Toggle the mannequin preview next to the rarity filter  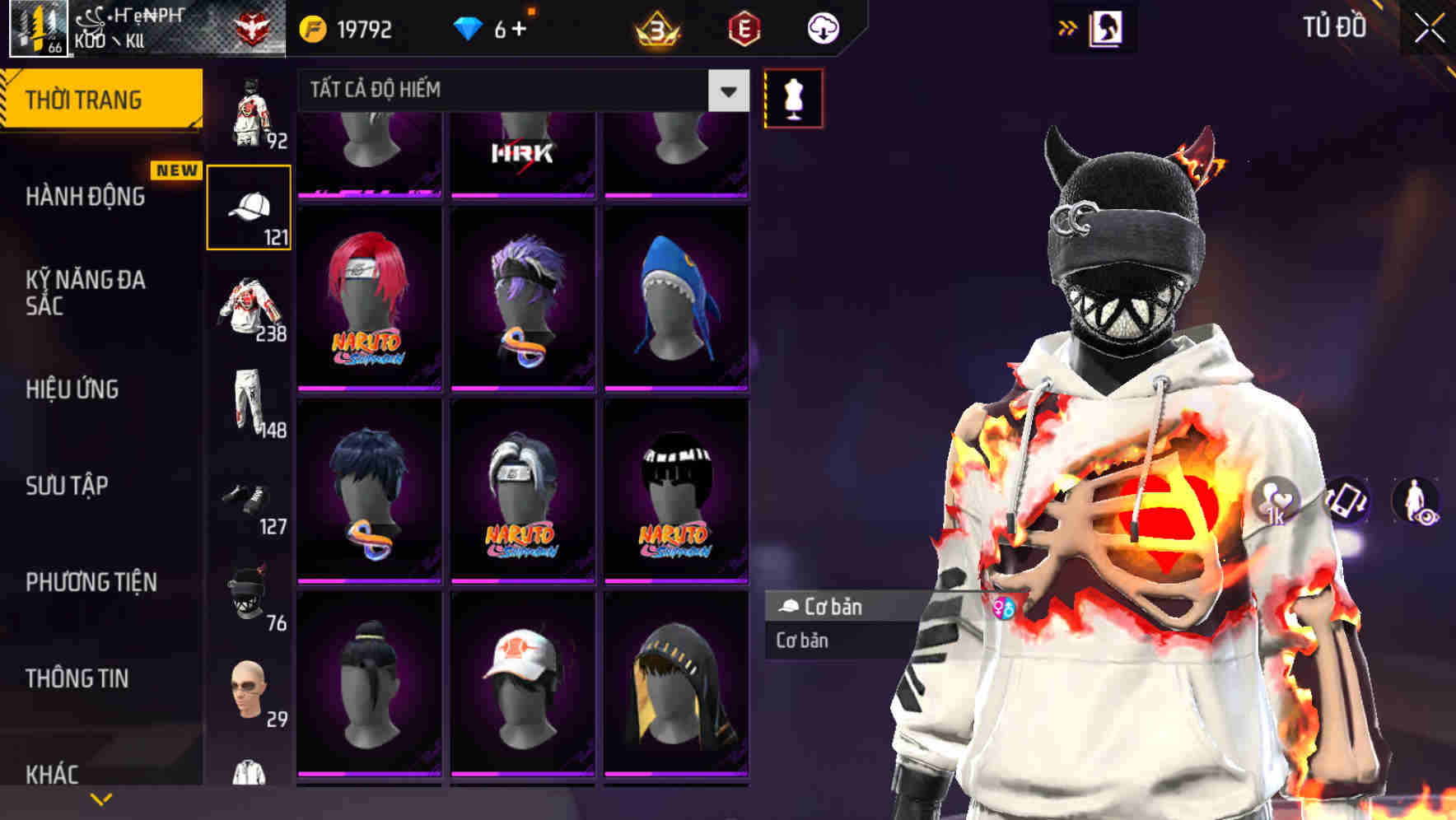792,99
